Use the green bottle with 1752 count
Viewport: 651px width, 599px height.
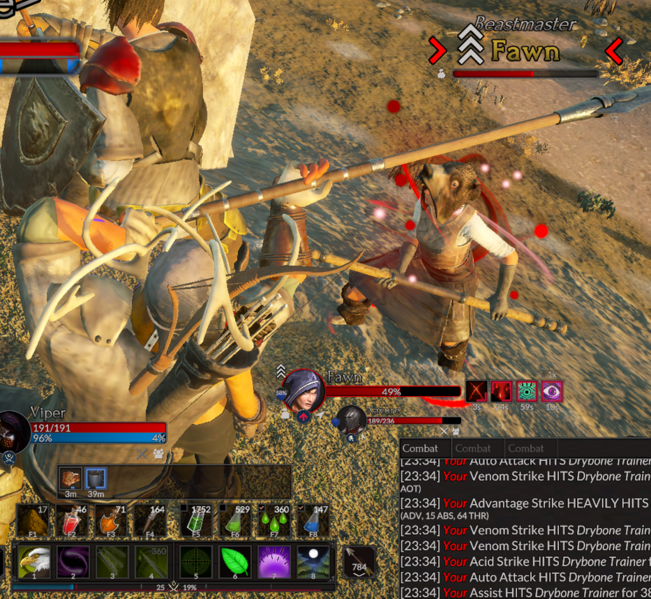click(x=193, y=522)
